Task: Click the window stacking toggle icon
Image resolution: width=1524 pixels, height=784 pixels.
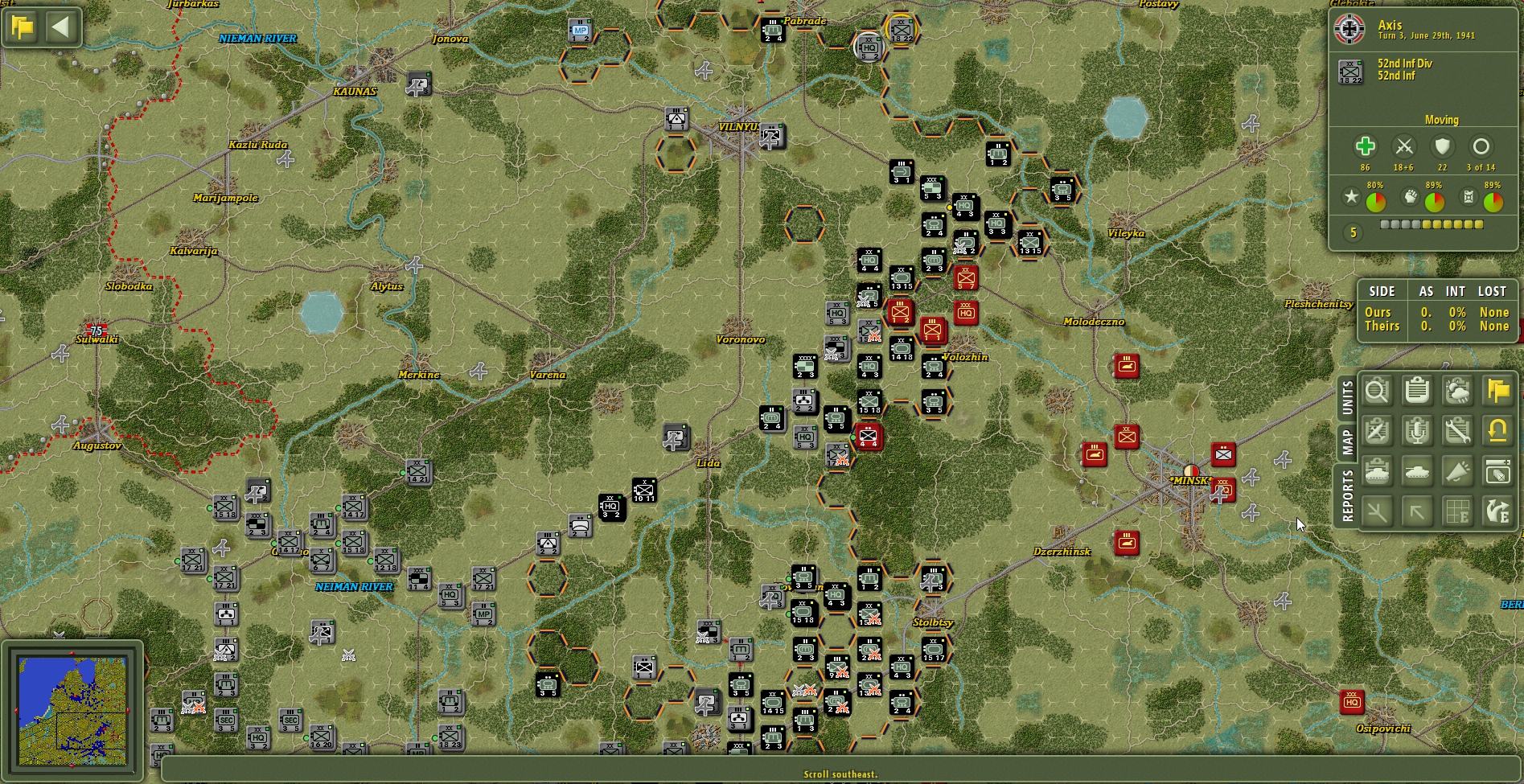Action: coord(1498,471)
